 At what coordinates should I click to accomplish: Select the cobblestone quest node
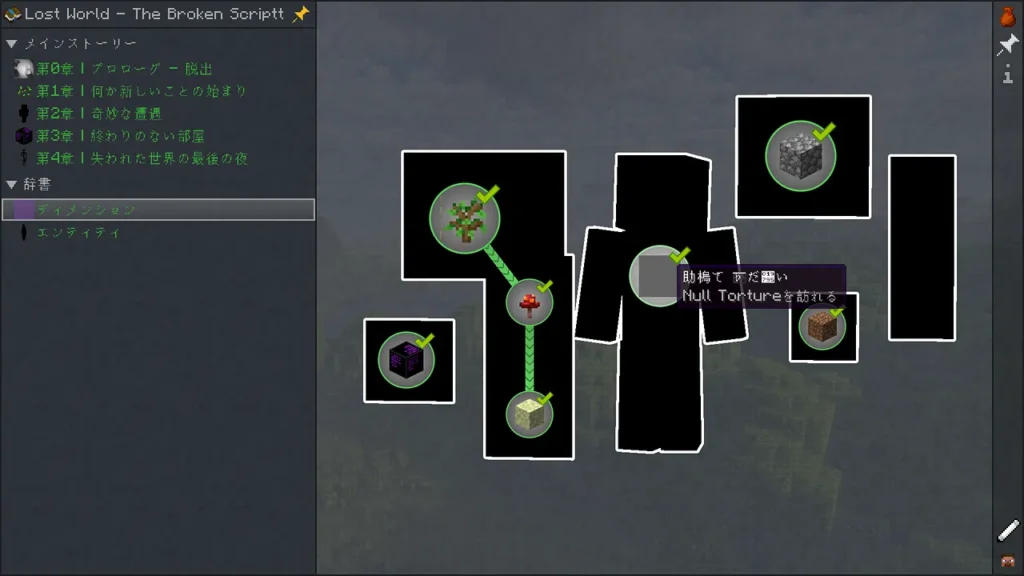800,156
